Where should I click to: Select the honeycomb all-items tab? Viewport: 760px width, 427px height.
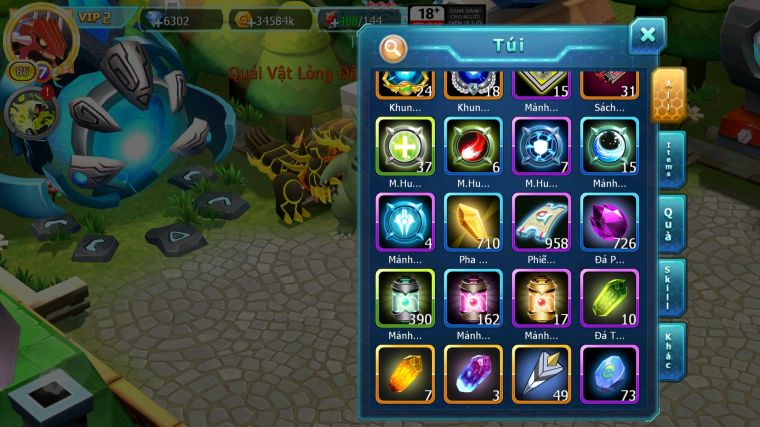[x=668, y=96]
